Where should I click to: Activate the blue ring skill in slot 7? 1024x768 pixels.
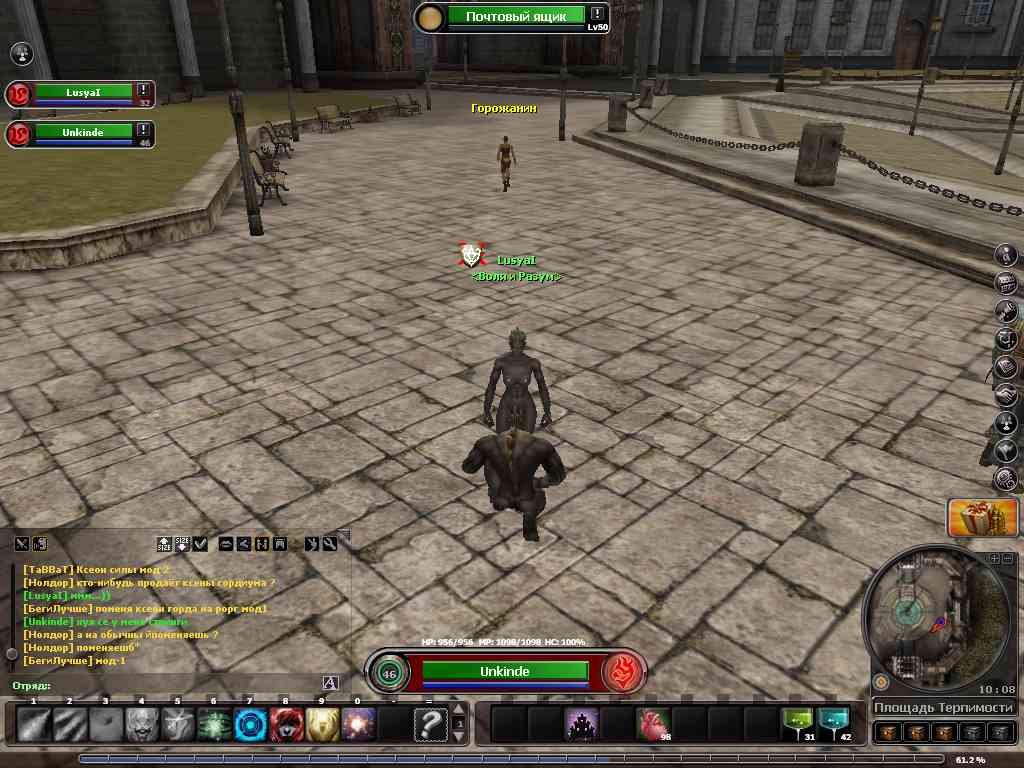[x=250, y=723]
